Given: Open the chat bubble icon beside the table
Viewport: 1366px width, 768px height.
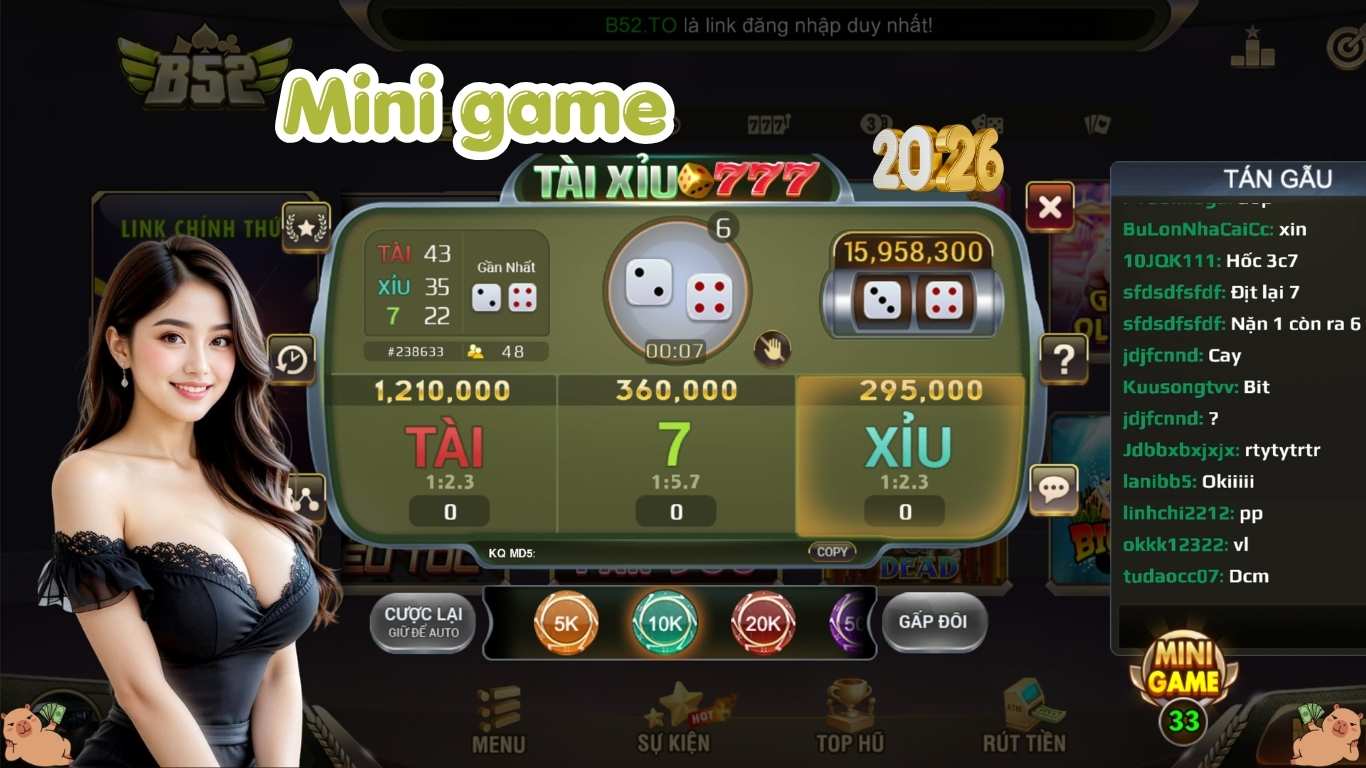Looking at the screenshot, I should [1052, 489].
